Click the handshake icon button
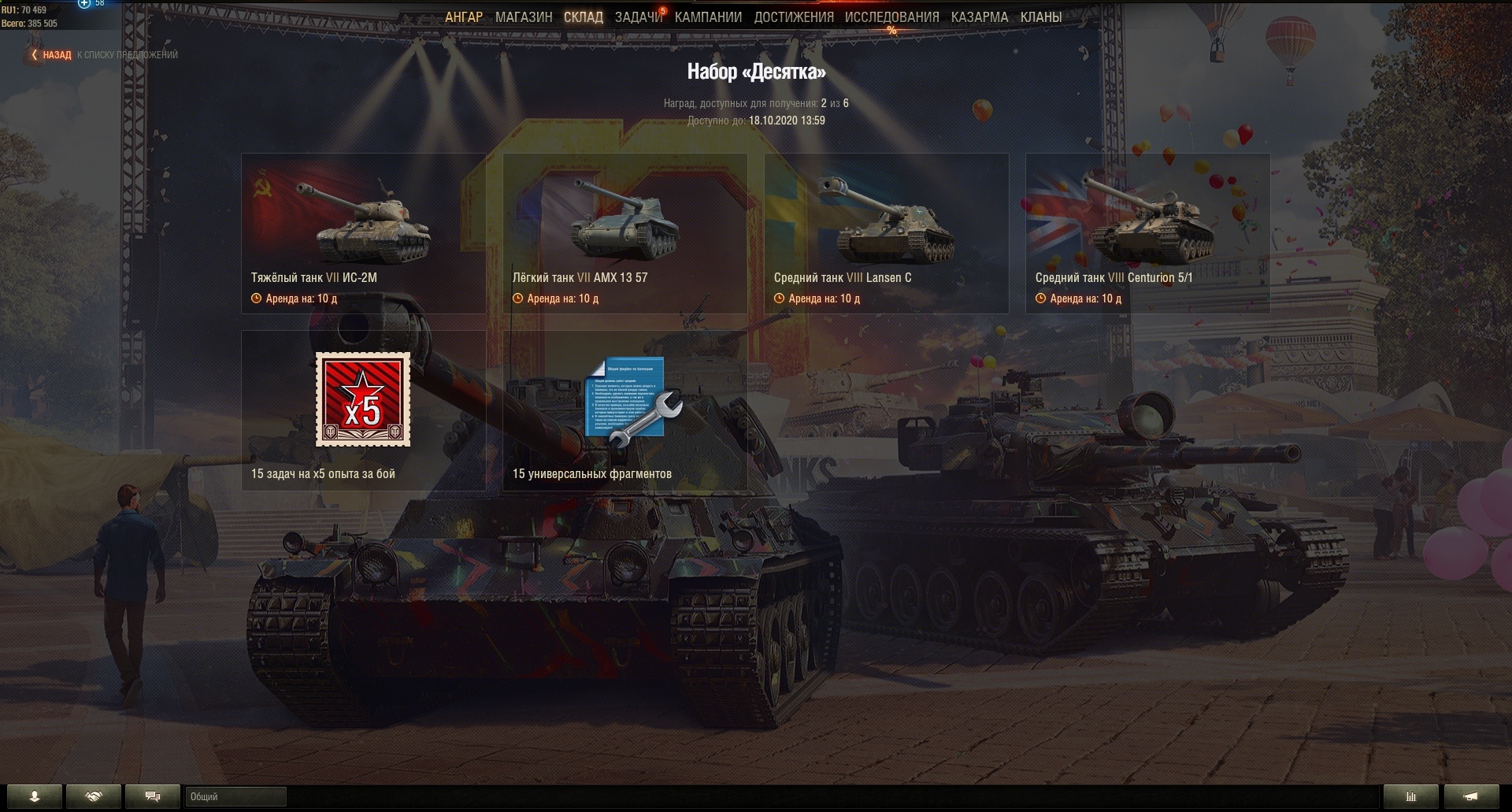 tap(94, 796)
